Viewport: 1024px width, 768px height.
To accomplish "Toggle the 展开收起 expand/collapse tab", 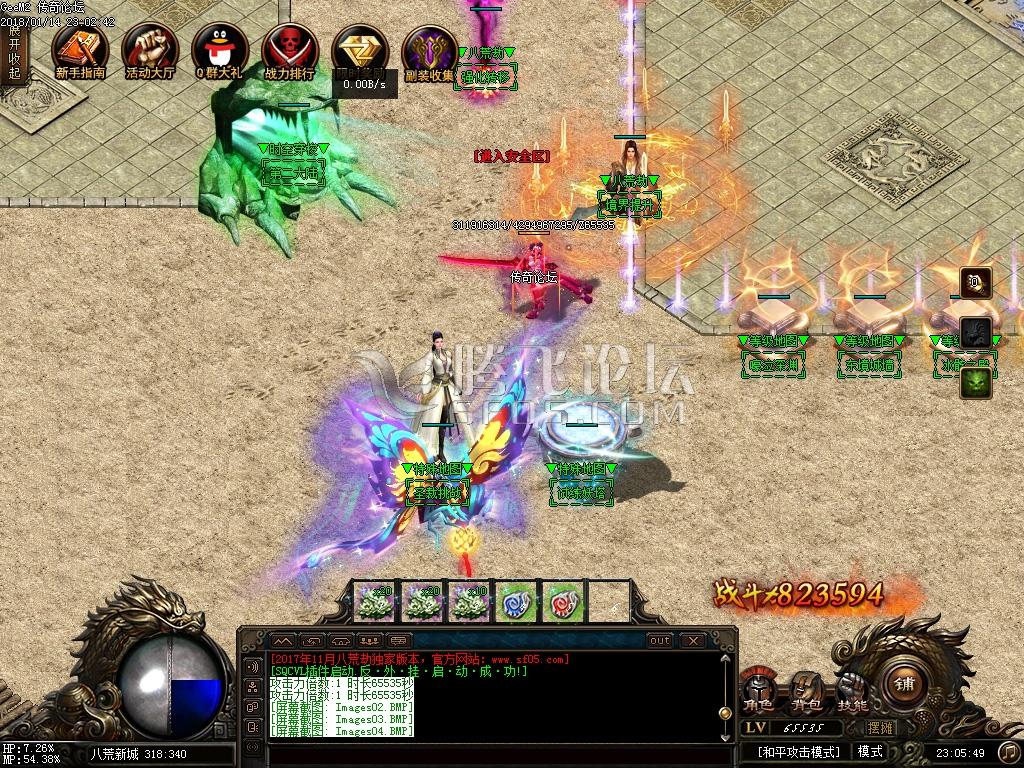I will [x=14, y=52].
